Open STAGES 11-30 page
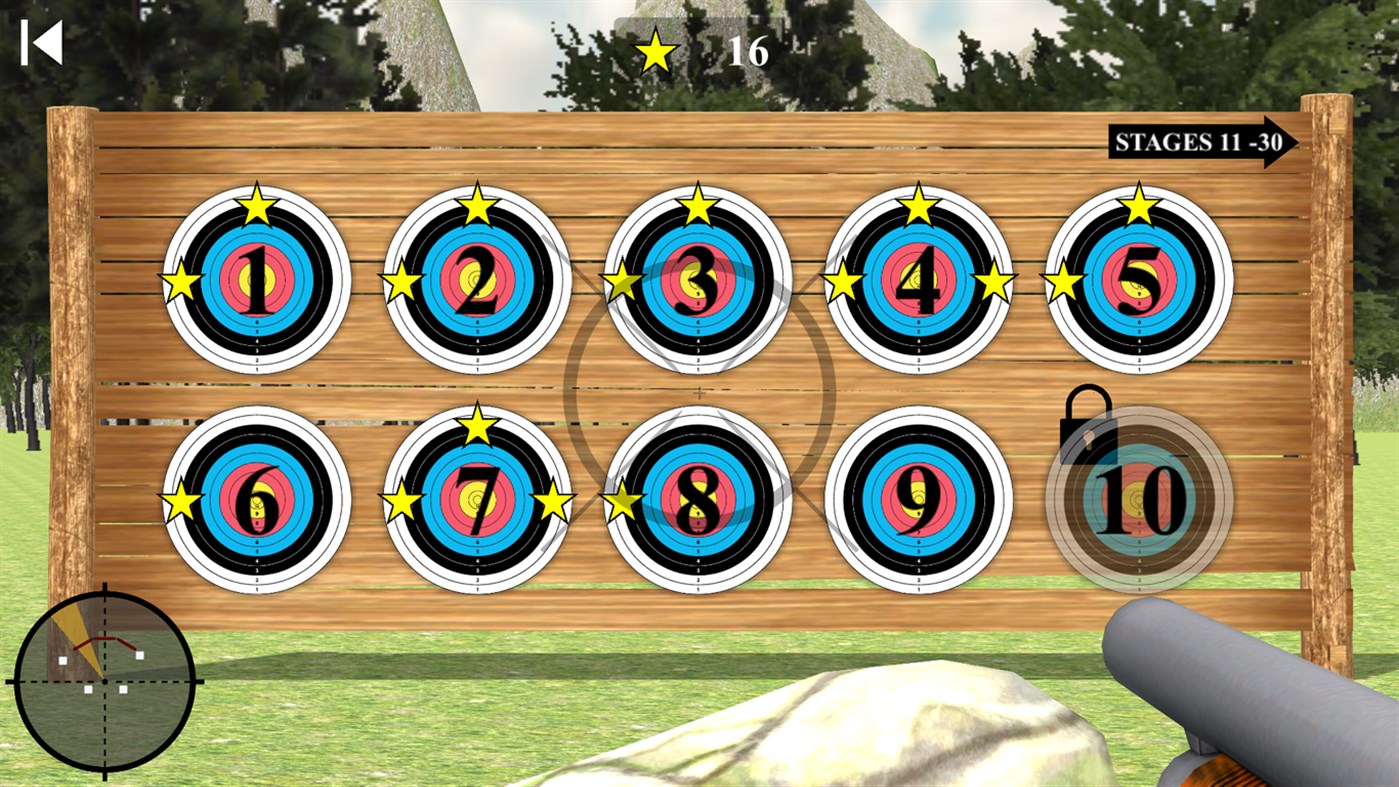 tap(1200, 143)
